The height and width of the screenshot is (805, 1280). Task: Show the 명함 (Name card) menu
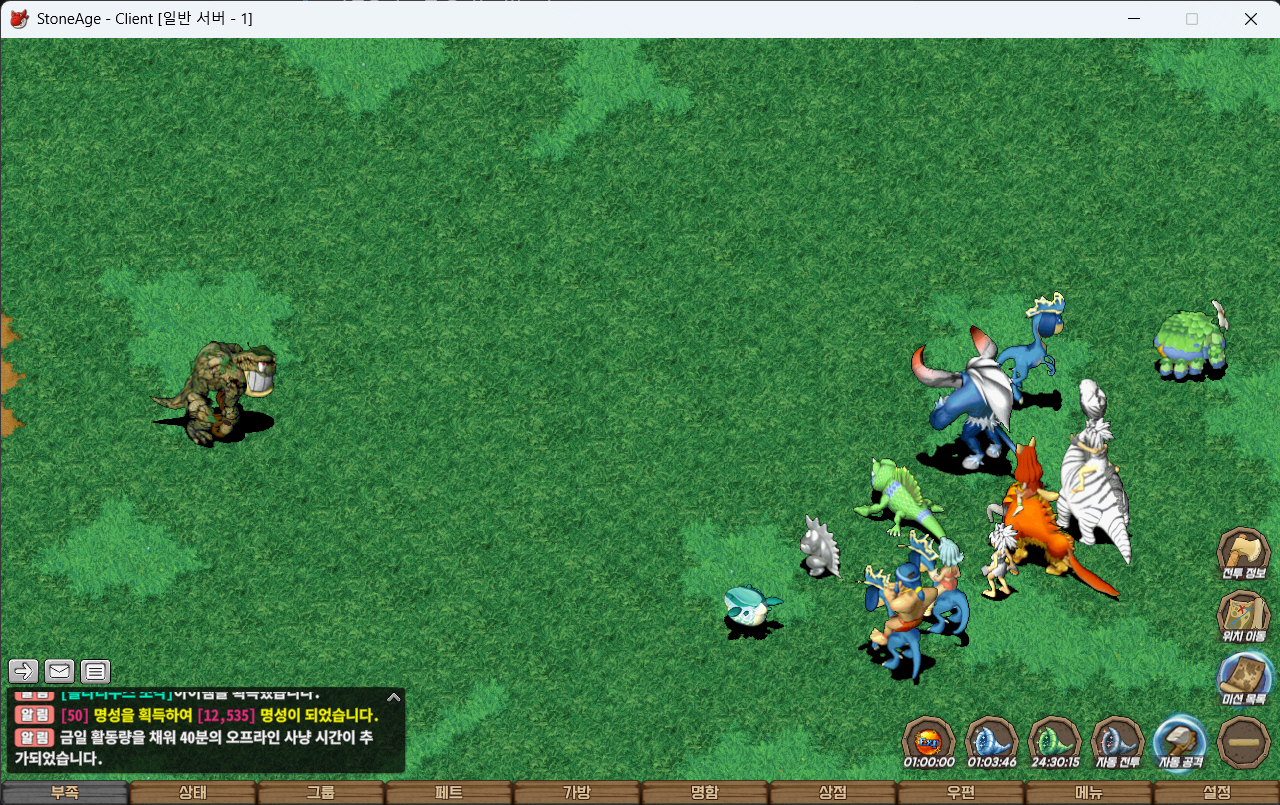(704, 792)
